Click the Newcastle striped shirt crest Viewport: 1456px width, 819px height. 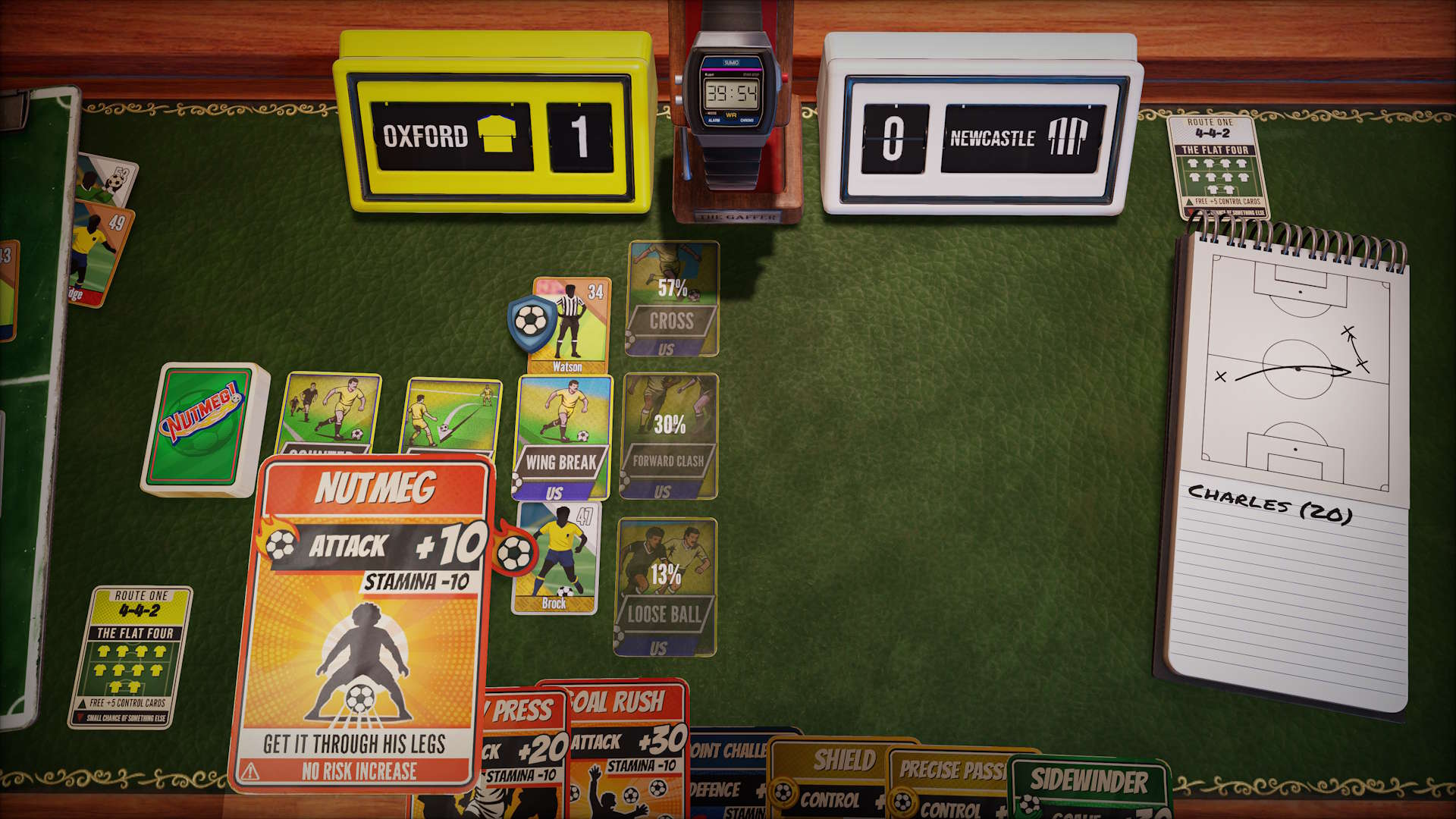click(1066, 136)
